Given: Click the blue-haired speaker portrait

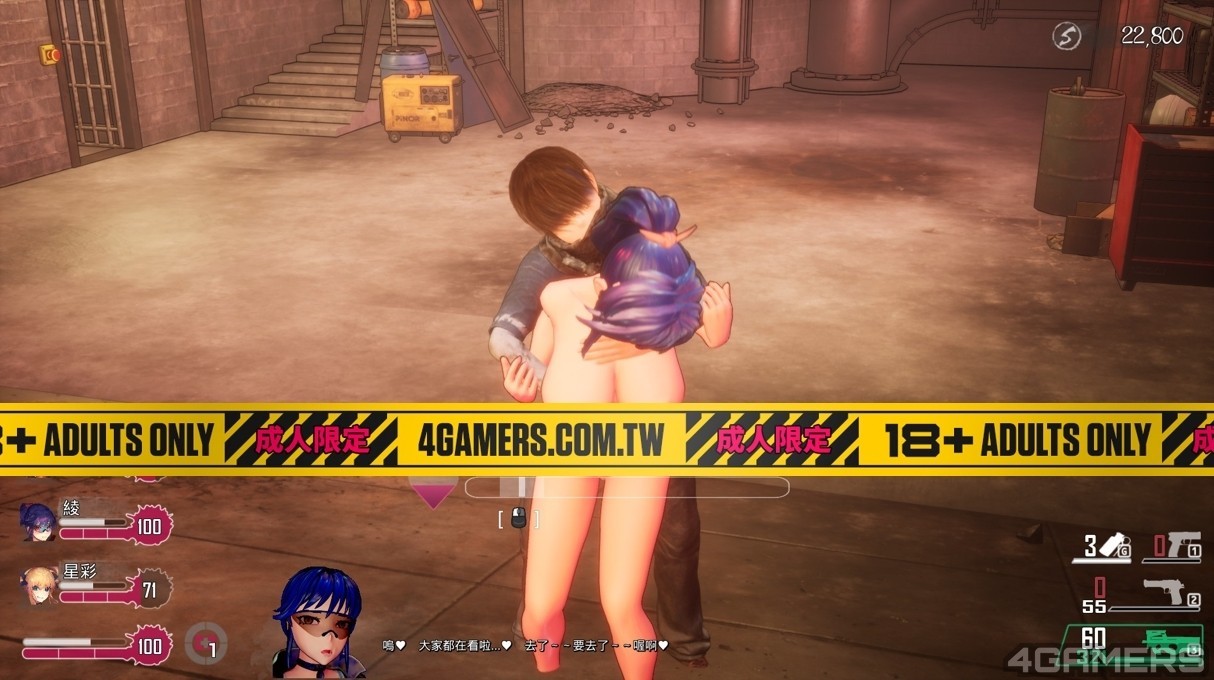Looking at the screenshot, I should [x=320, y=621].
